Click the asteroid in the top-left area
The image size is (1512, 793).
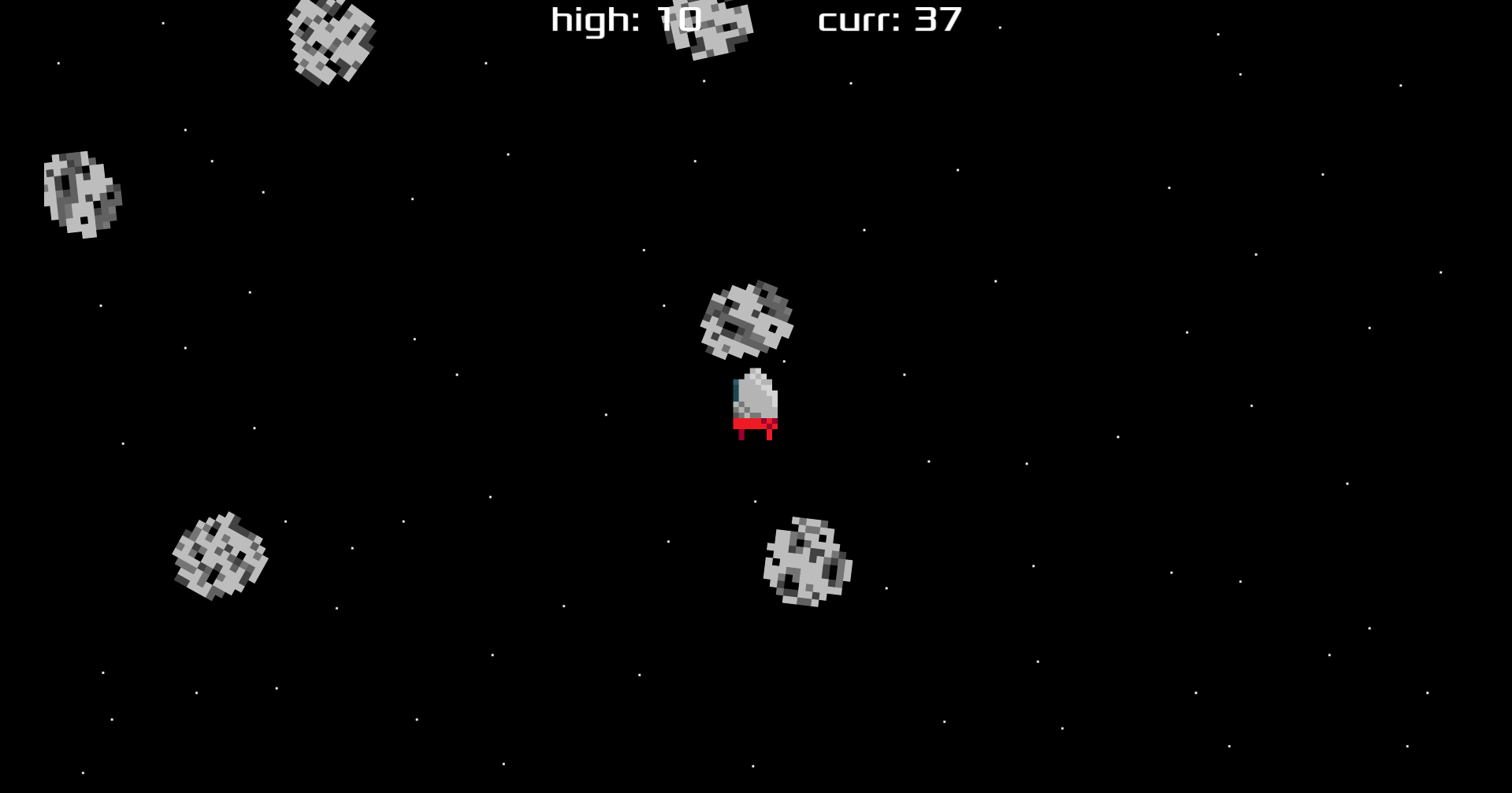(81, 195)
